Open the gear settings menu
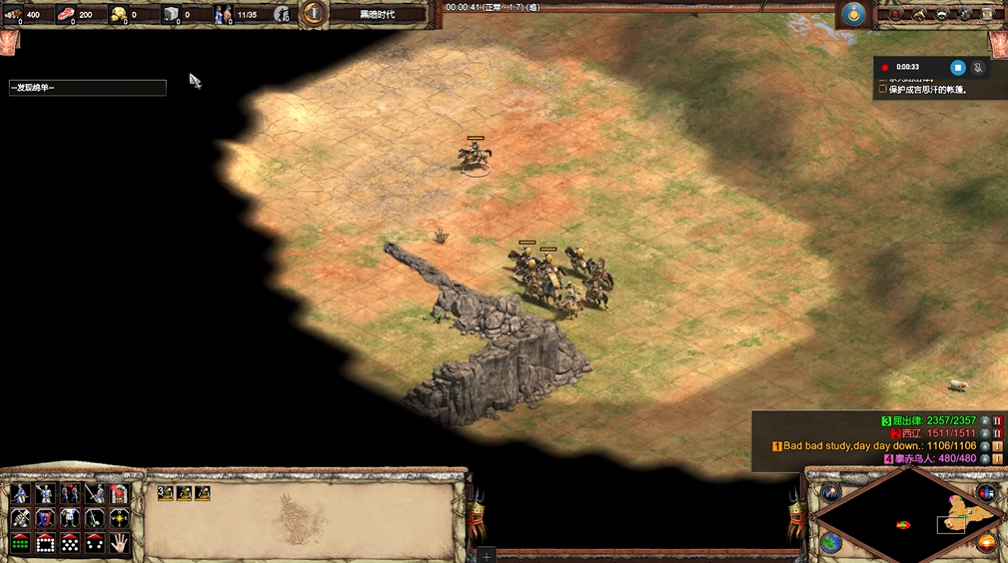The width and height of the screenshot is (1008, 563). (966, 13)
